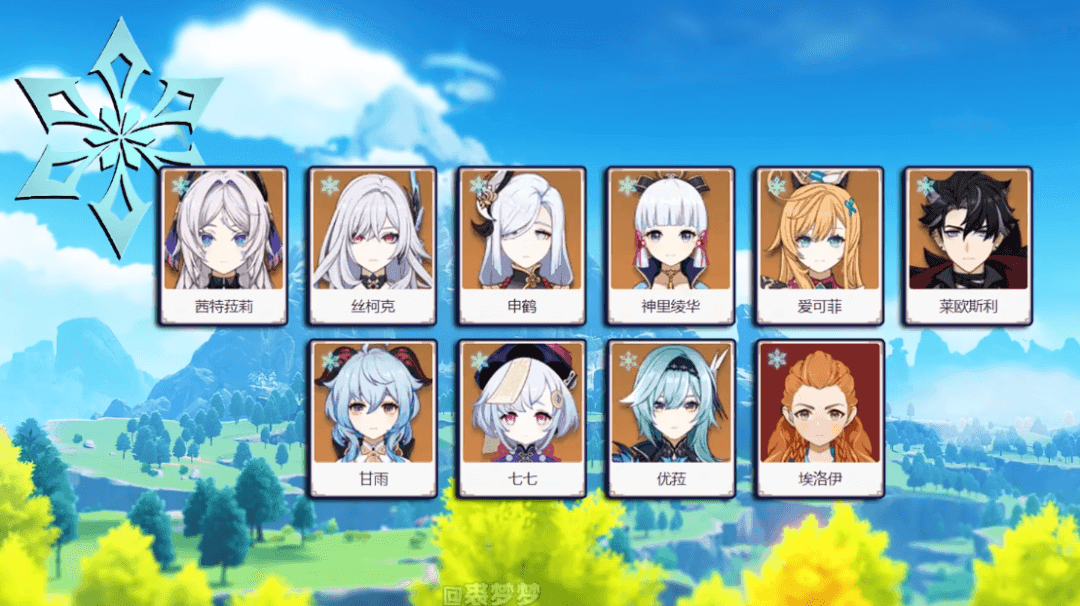Viewport: 1080px width, 606px height.
Task: Select the 埃洛伊 character card
Action: pos(820,418)
